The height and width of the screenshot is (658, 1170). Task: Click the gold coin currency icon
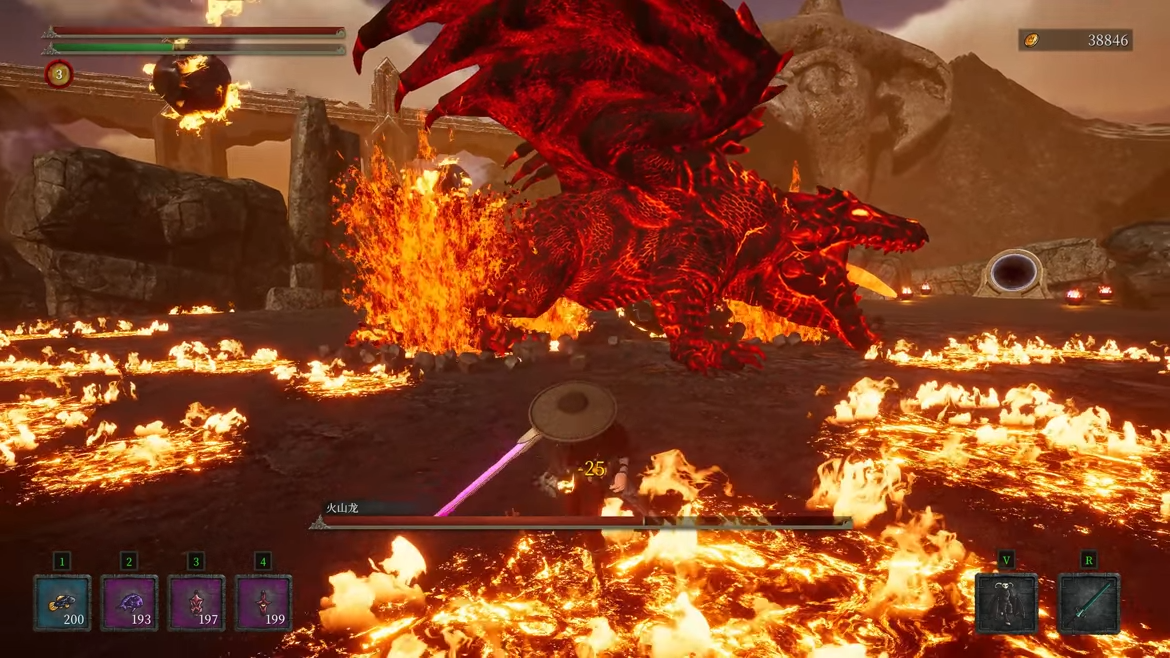click(1033, 40)
